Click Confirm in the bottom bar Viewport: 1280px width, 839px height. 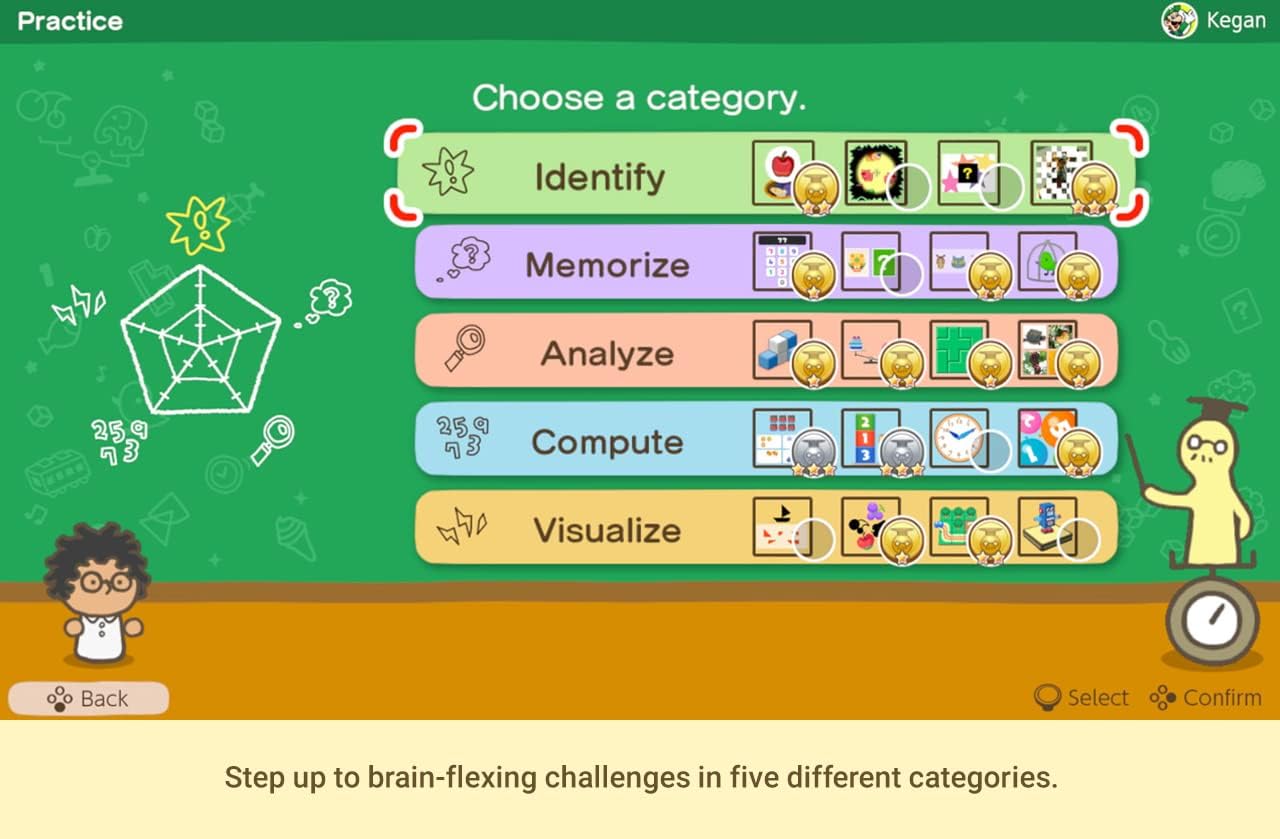coord(1206,697)
